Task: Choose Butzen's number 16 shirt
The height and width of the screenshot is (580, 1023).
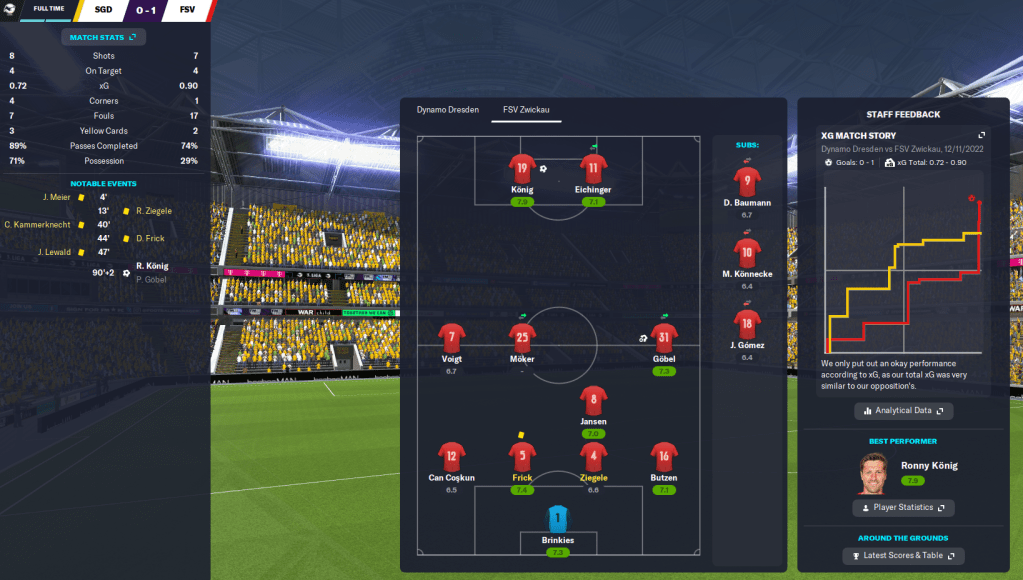Action: click(x=664, y=457)
